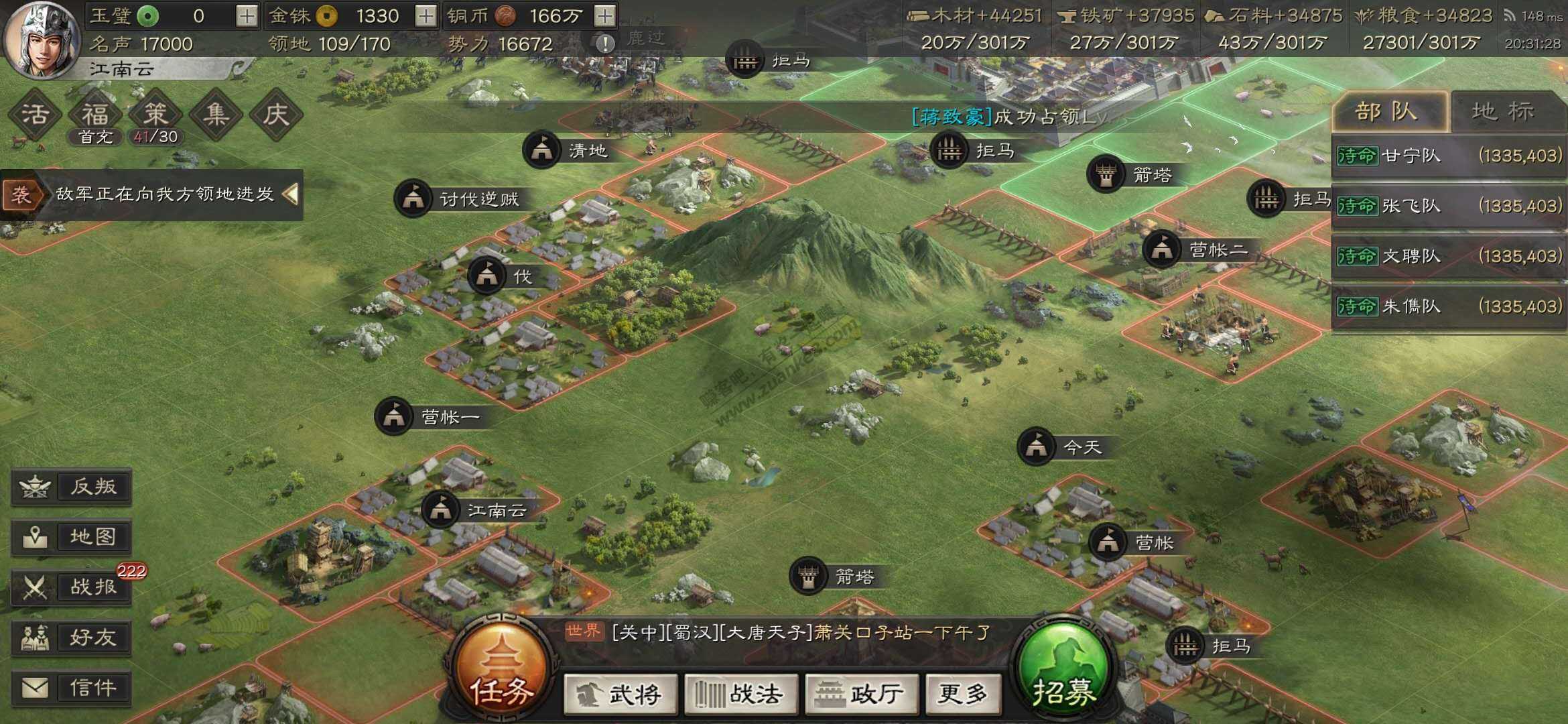Open the 武将 generals menu
The image size is (1568, 724).
pyautogui.click(x=620, y=695)
